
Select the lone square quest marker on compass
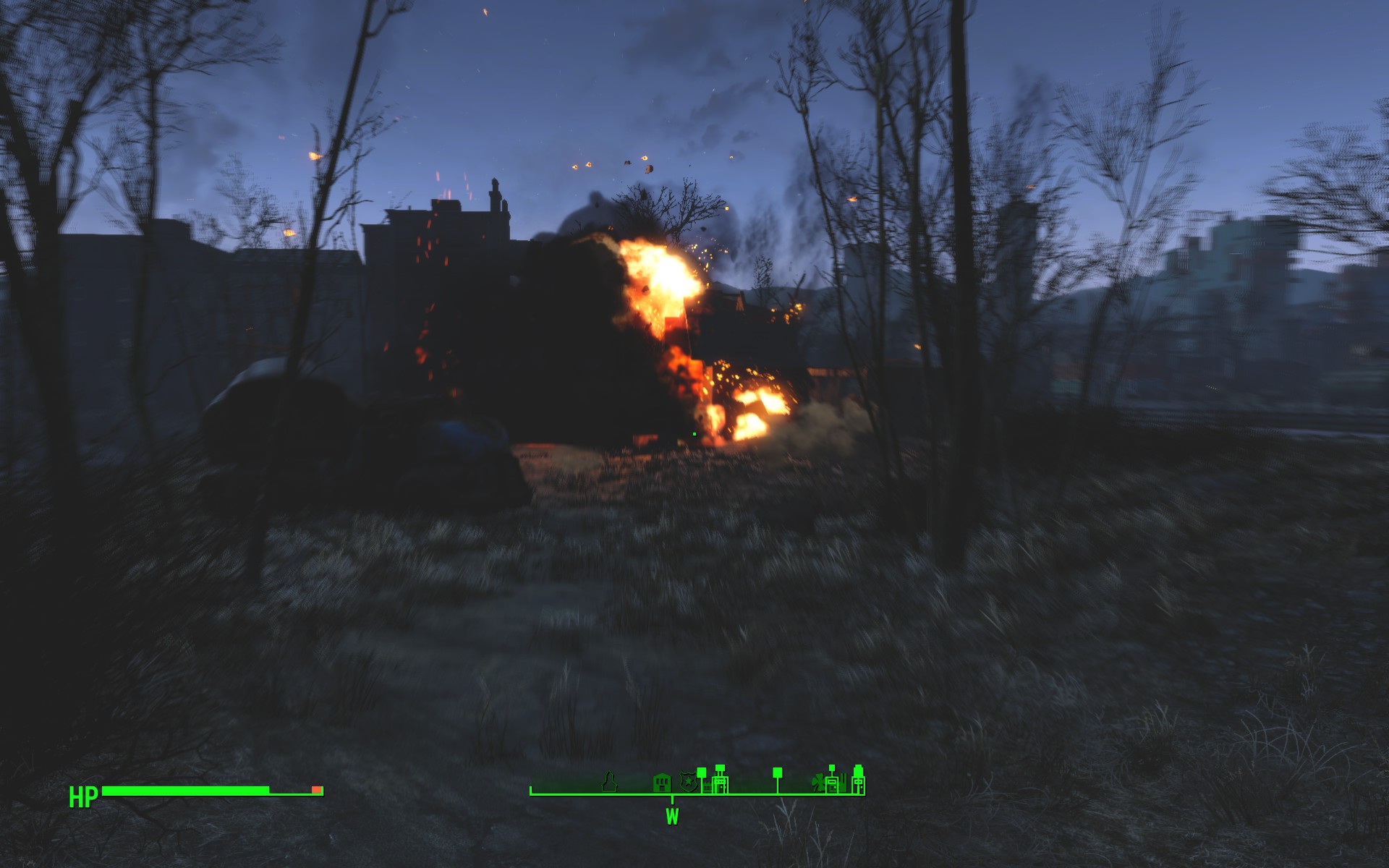[778, 773]
